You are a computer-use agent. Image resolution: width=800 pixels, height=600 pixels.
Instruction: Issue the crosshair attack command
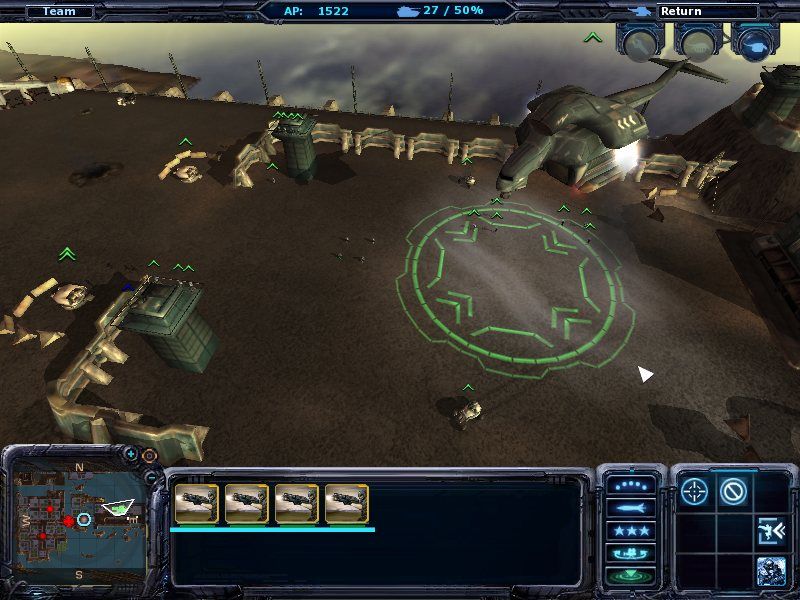point(695,491)
